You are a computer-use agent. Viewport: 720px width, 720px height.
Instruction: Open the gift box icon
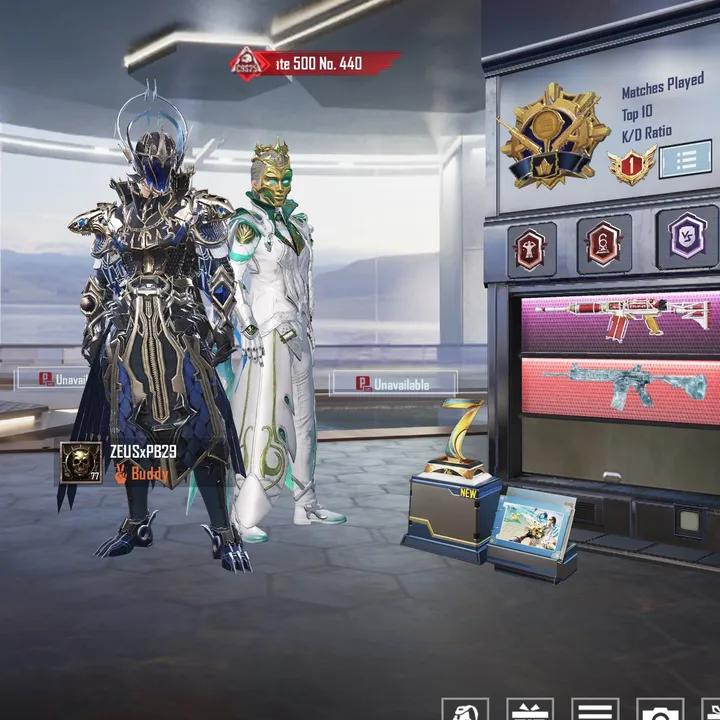(529, 709)
